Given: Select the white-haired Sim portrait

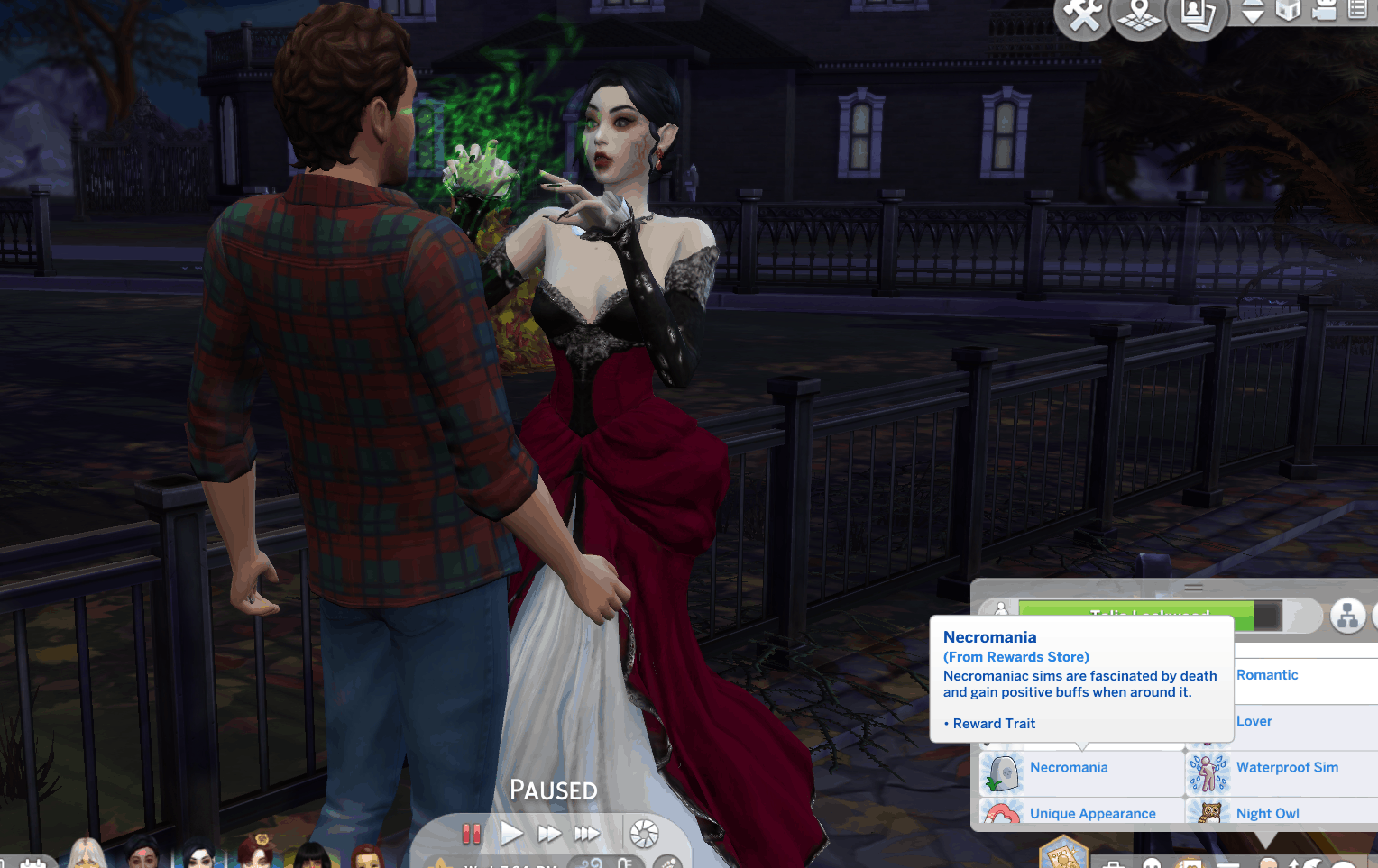Looking at the screenshot, I should tap(87, 854).
